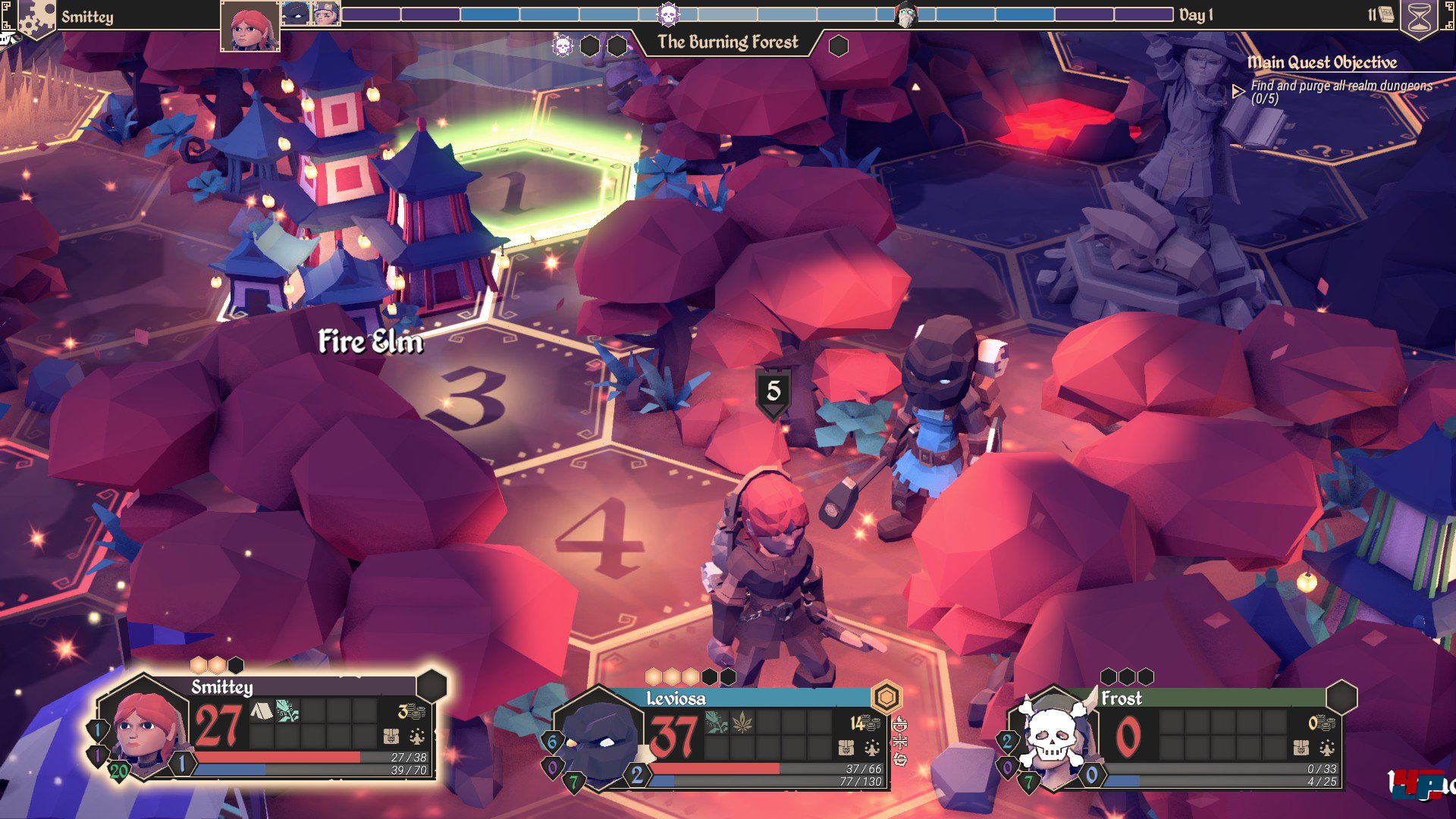Click the hourglass end turn button
The image size is (1456, 819).
1419,19
